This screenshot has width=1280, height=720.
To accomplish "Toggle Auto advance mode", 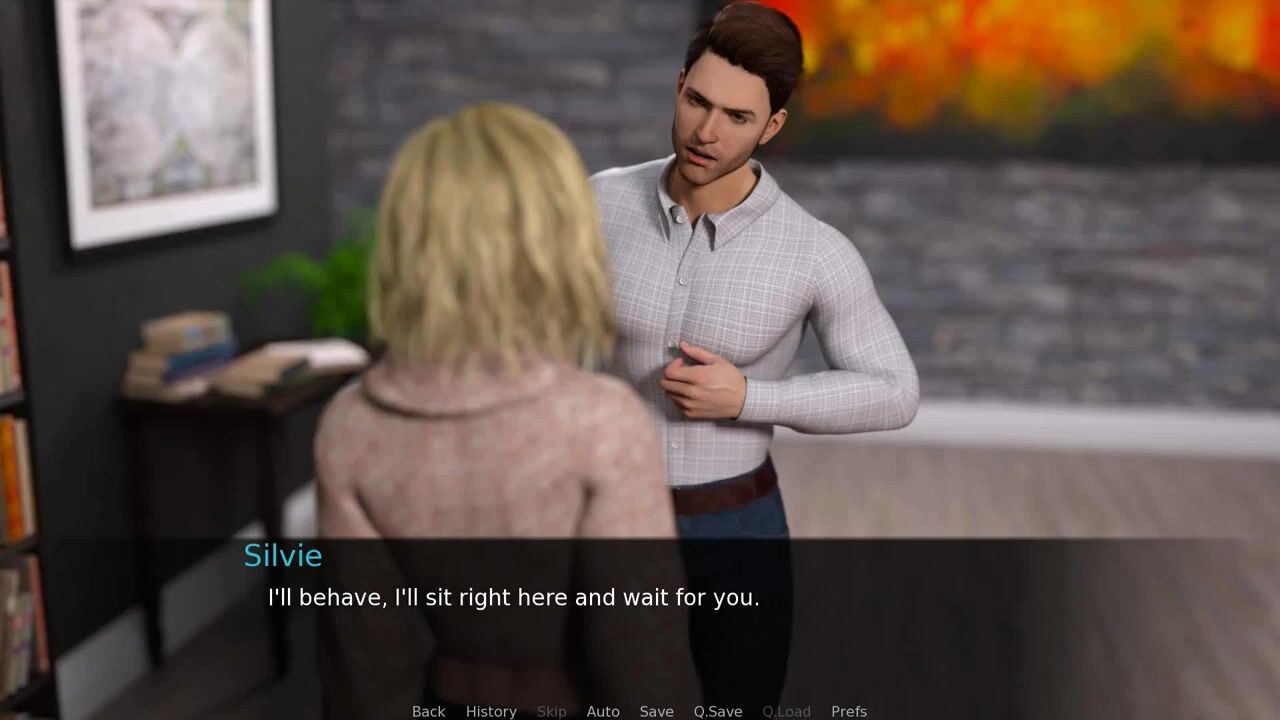I will [x=603, y=711].
